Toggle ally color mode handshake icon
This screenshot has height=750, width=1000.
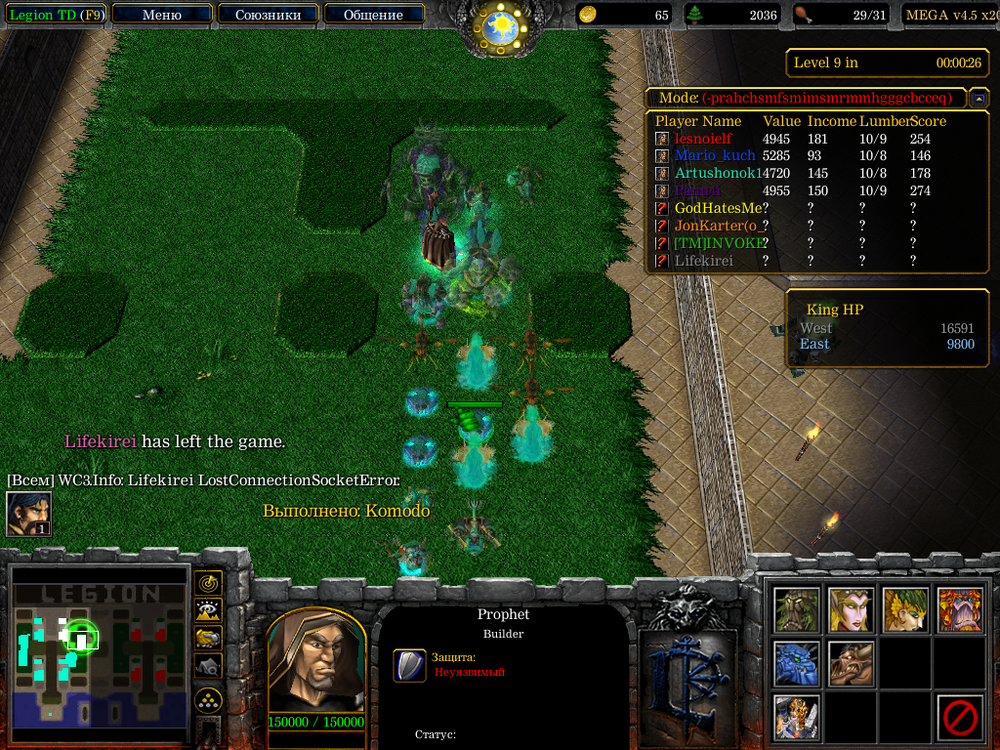[208, 637]
